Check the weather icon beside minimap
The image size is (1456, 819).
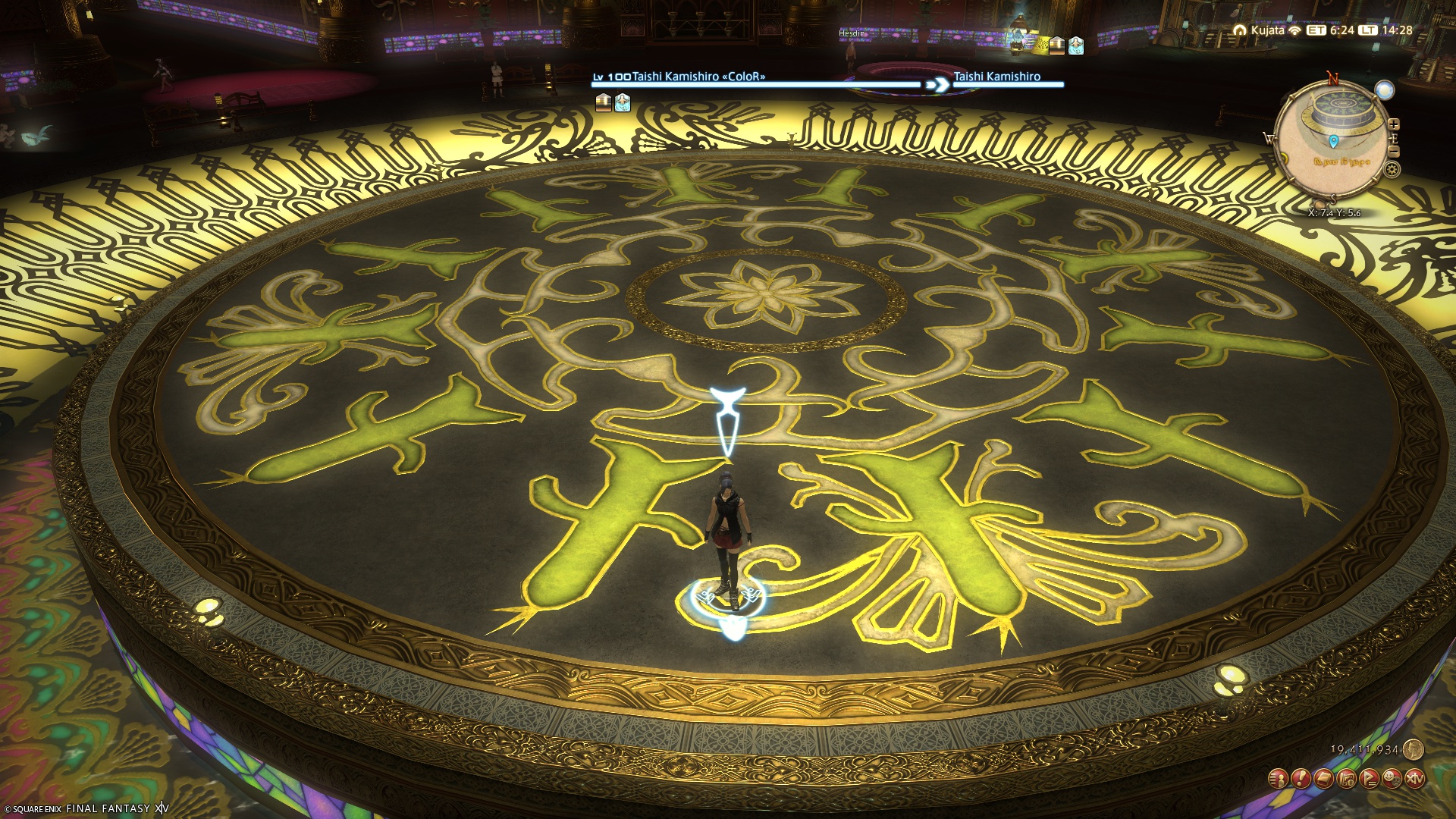pos(1385,90)
